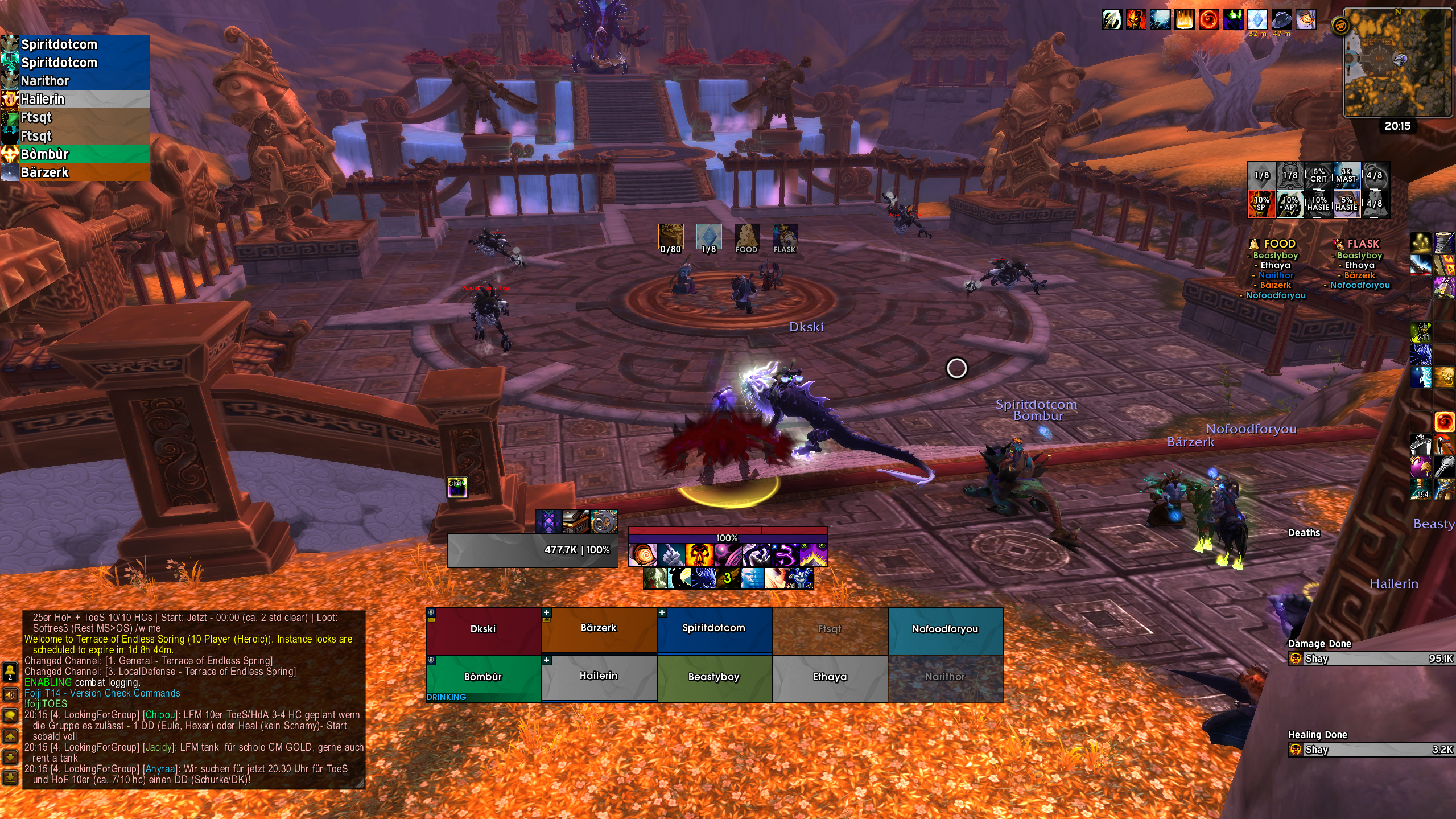Use the orange spiral eye ability
This screenshot has width=1456, height=819.
pos(643,555)
